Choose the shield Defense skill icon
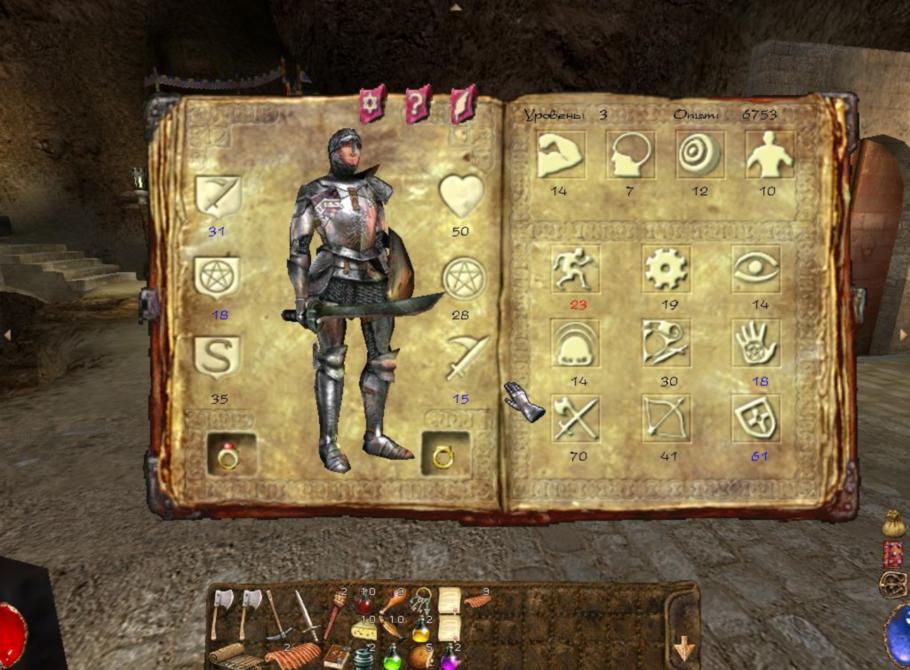This screenshot has width=910, height=670. click(755, 418)
